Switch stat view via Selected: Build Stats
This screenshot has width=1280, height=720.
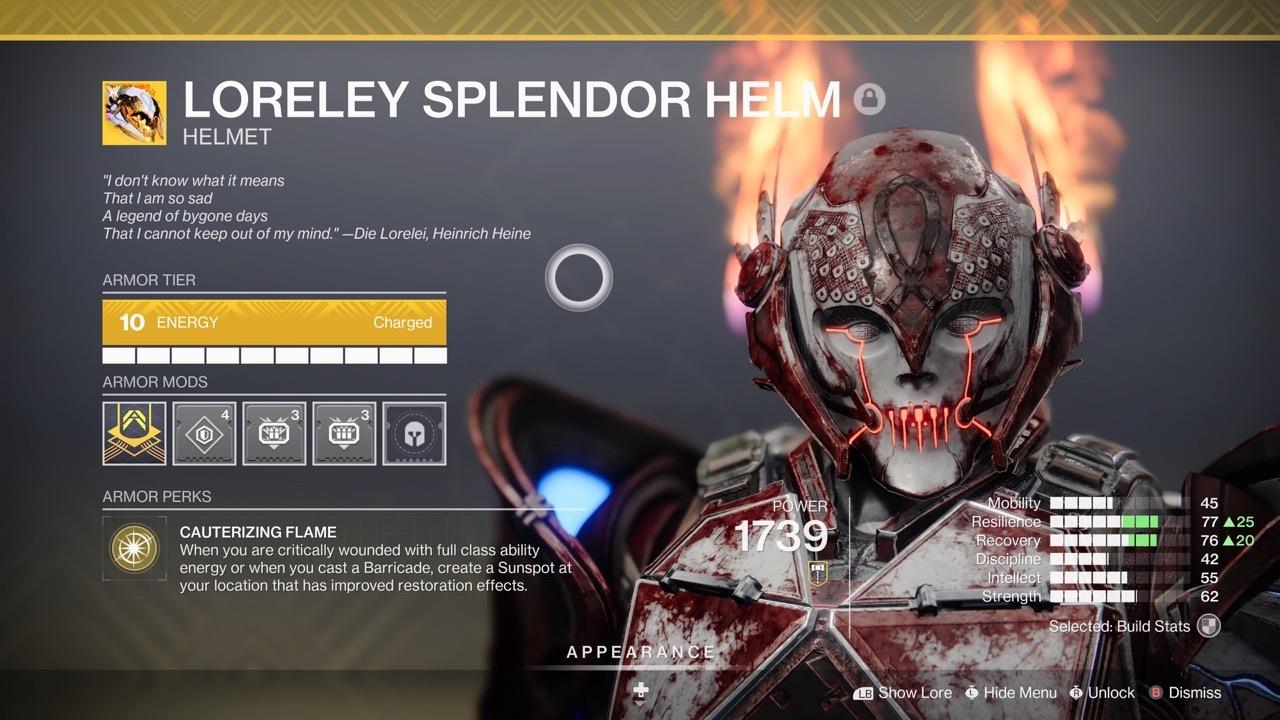1122,626
